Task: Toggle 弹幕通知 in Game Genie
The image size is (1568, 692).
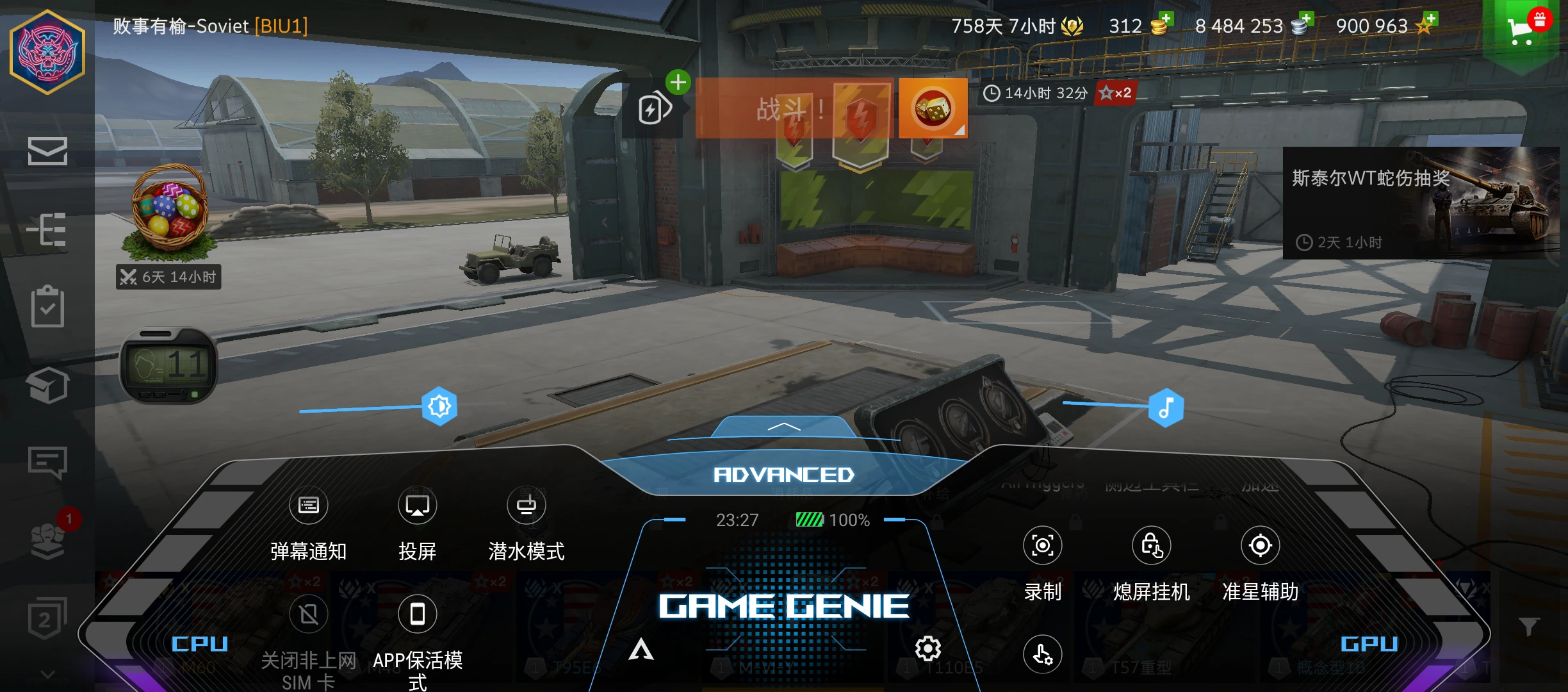Action: [x=309, y=506]
